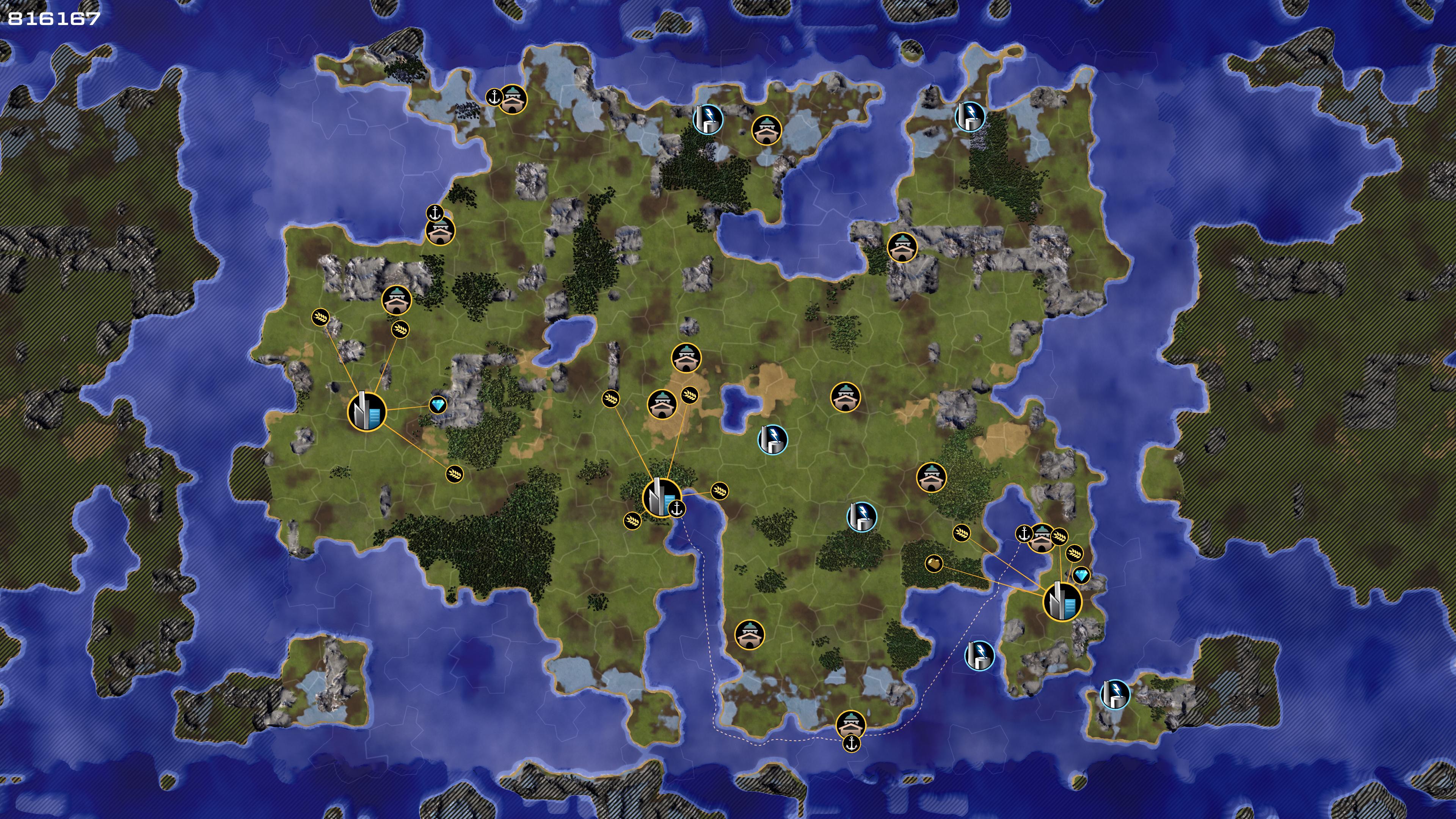Click the anchor badge on the skyscraper city
Viewport: 1456px width, 819px height.
[676, 509]
